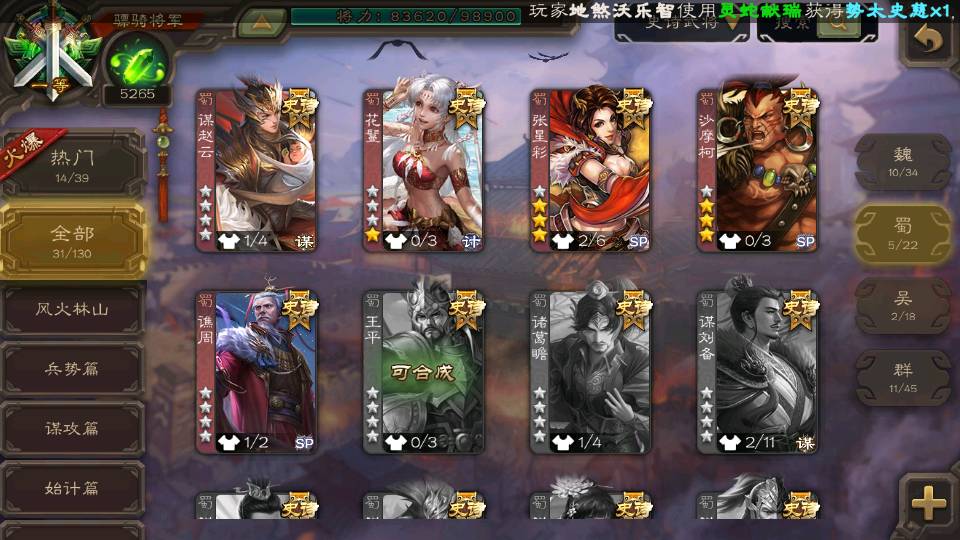Select the 全部 category tab
The width and height of the screenshot is (960, 540).
[x=72, y=239]
